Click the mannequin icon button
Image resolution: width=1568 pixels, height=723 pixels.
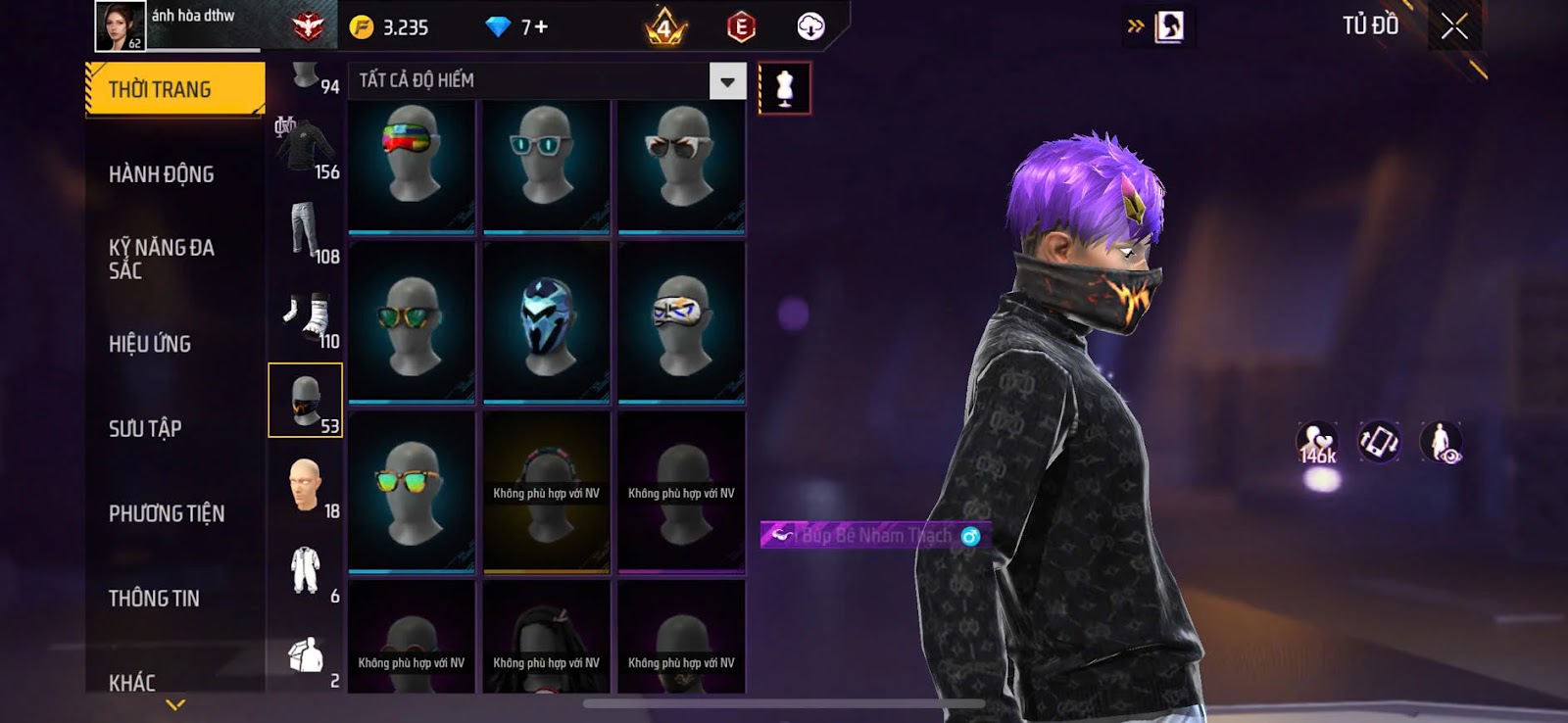784,88
